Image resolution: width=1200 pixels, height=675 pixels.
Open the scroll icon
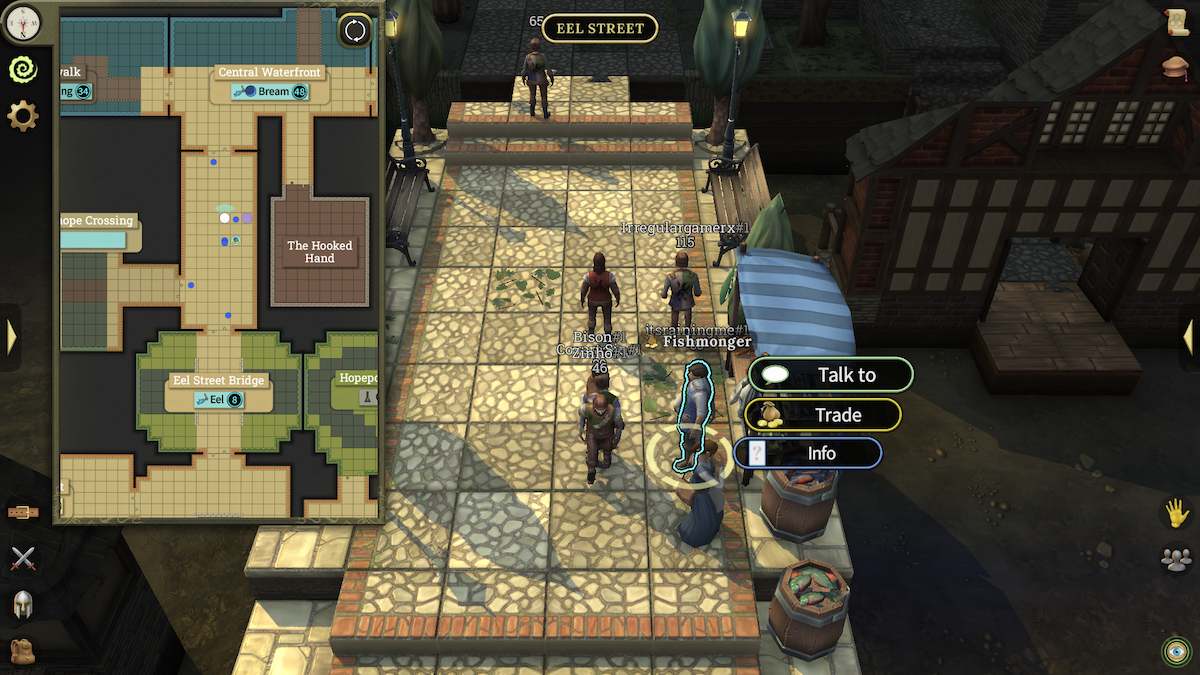point(1177,24)
